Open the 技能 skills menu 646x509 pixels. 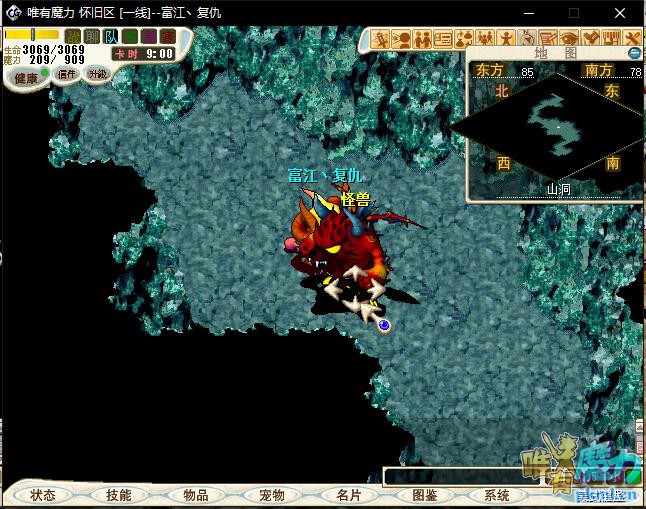[118, 495]
